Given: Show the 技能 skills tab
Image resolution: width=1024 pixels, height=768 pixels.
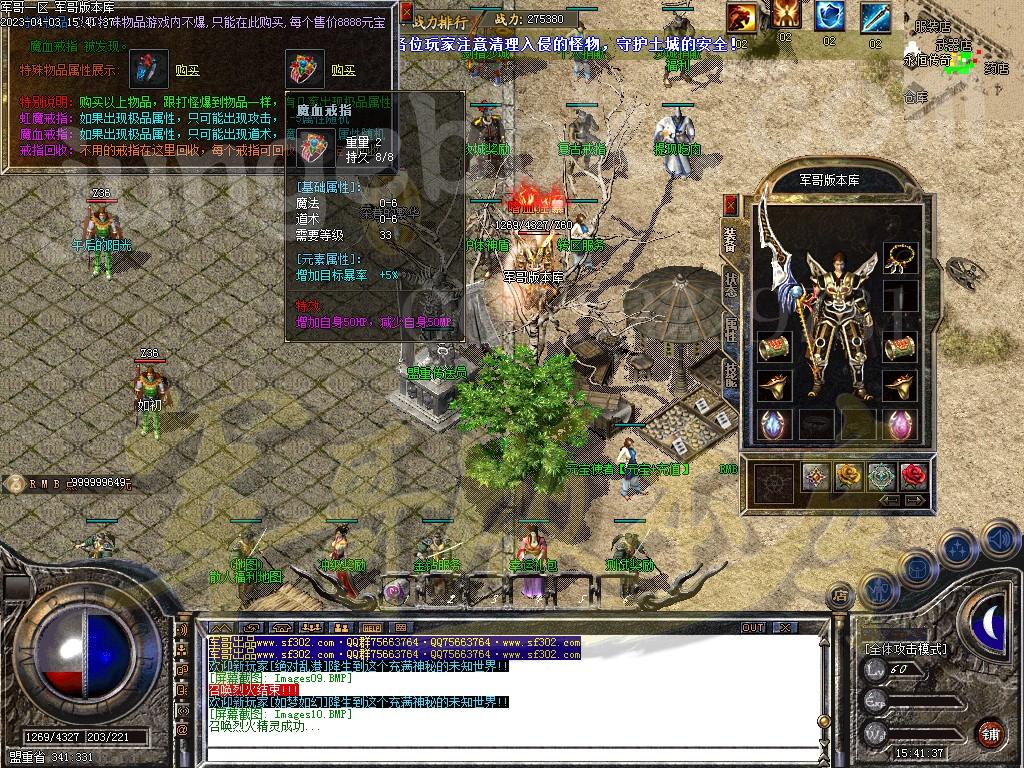Looking at the screenshot, I should (731, 375).
